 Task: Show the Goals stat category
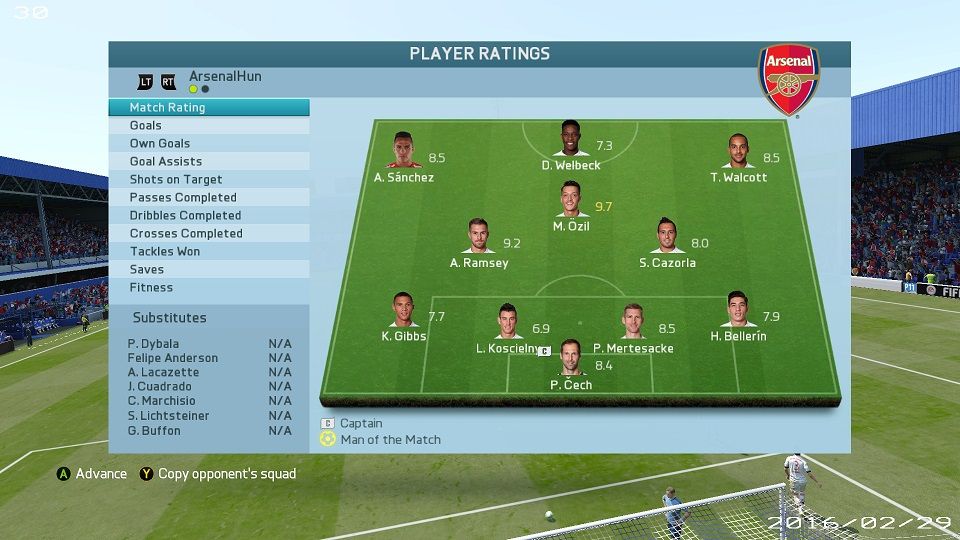pos(209,125)
